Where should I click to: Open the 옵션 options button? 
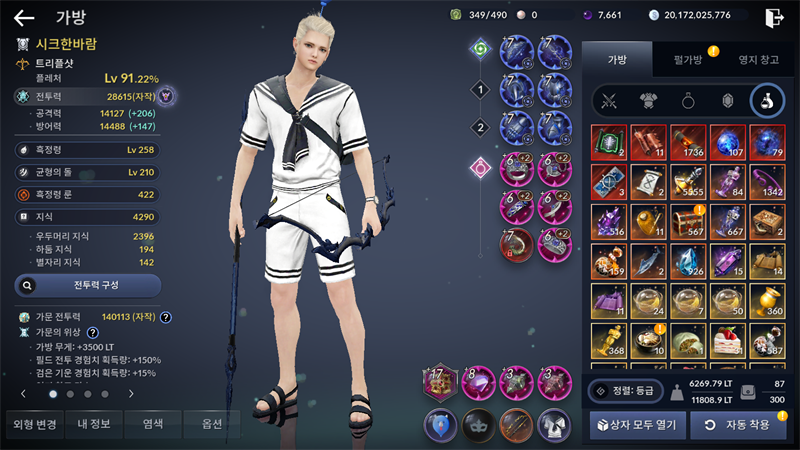pyautogui.click(x=211, y=424)
